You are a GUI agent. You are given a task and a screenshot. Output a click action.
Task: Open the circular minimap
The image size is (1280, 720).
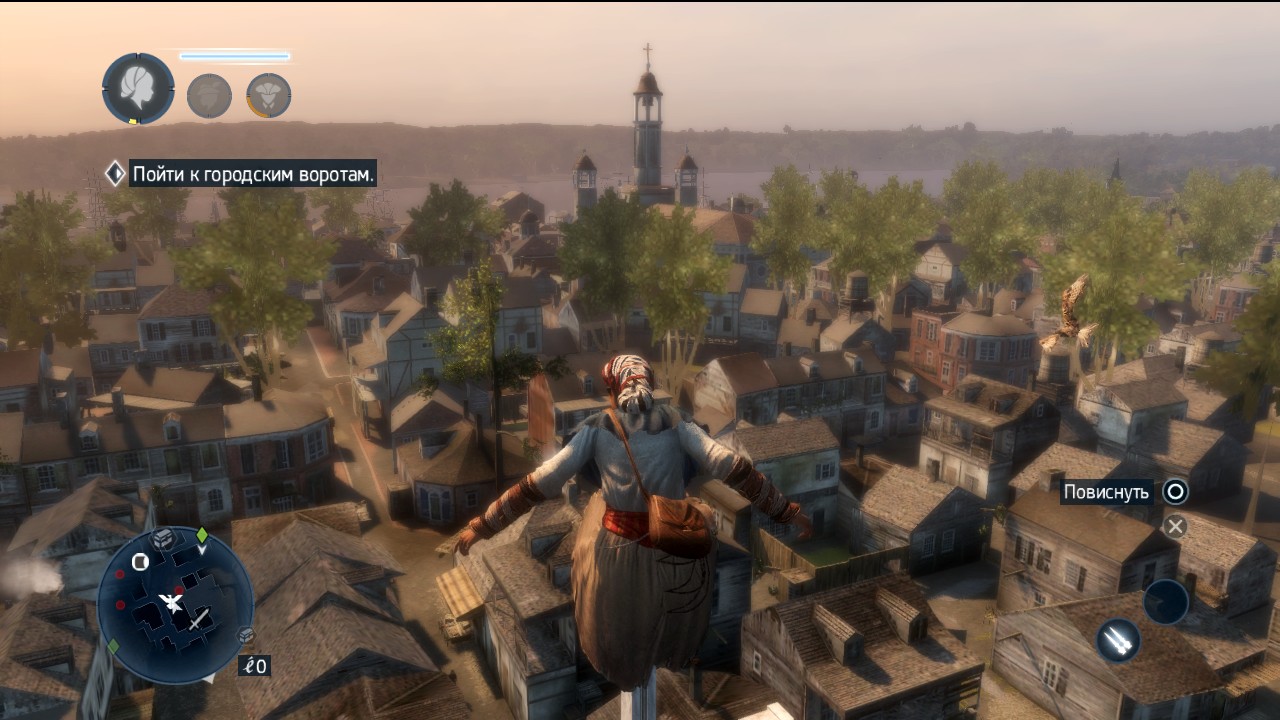tap(176, 605)
